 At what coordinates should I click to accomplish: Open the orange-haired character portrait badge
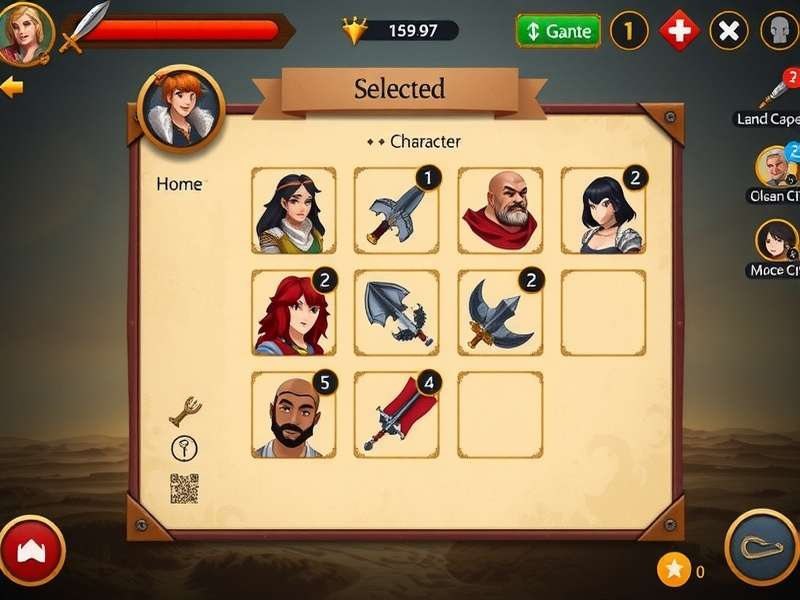pyautogui.click(x=181, y=107)
